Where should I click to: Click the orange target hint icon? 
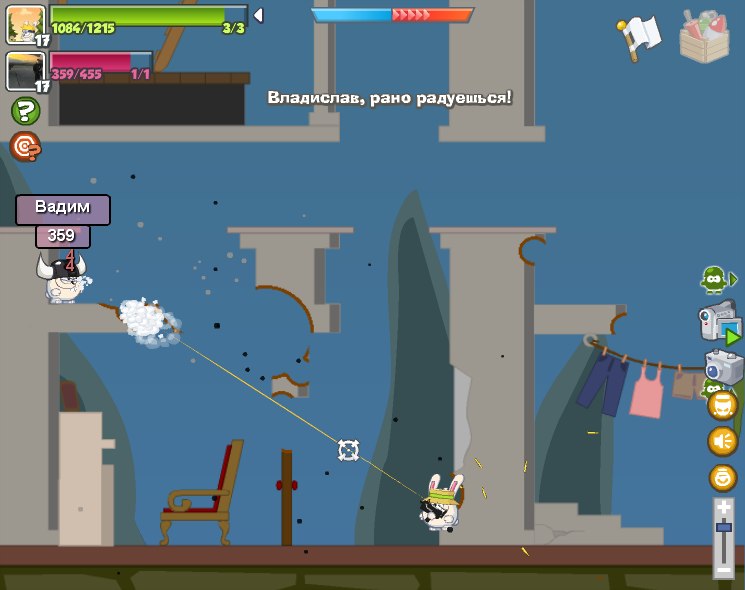coord(25,147)
